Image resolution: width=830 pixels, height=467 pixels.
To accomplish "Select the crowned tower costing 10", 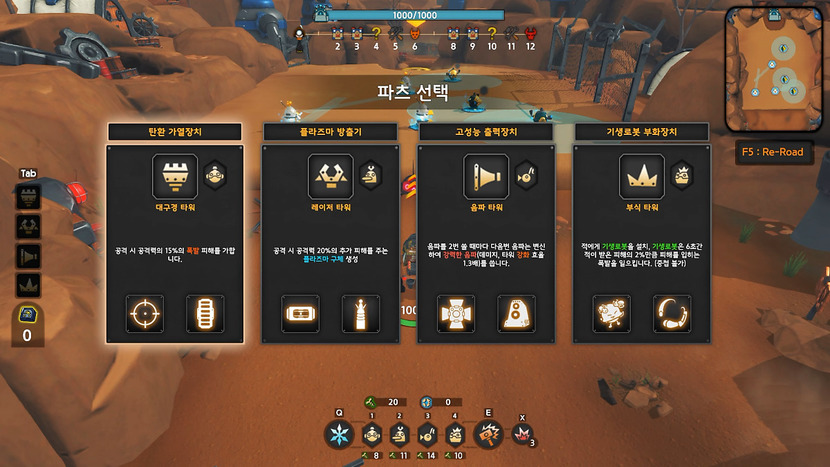I will (x=456, y=434).
